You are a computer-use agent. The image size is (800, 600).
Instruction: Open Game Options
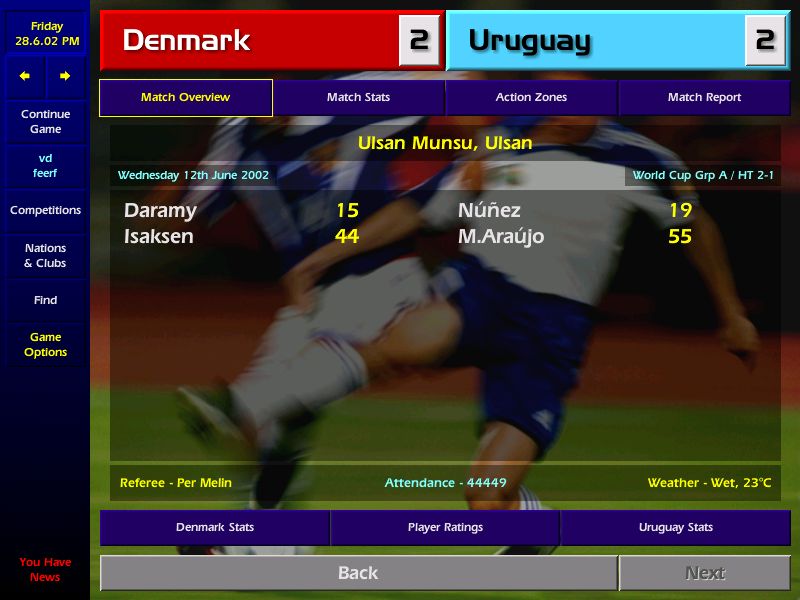point(45,344)
